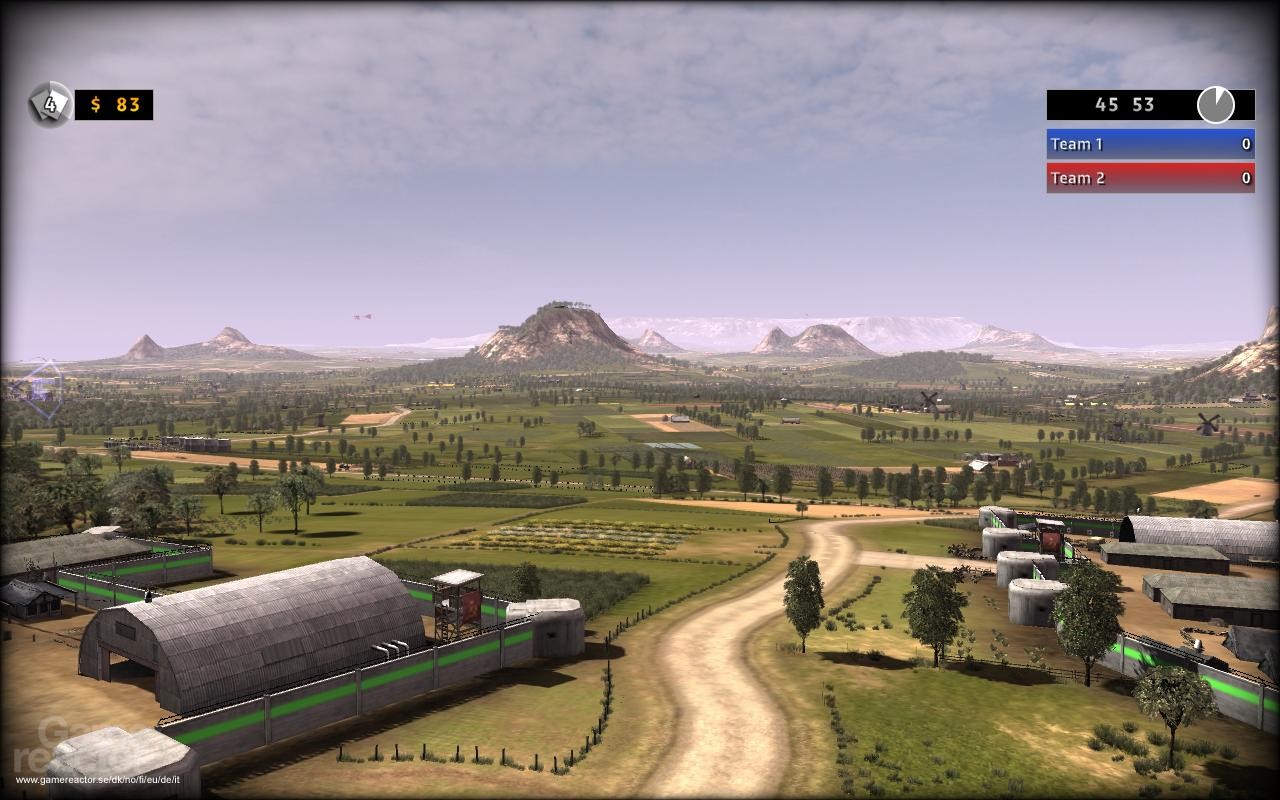The width and height of the screenshot is (1280, 800).
Task: Open the ruse cards icon showing 4
Action: point(49,104)
